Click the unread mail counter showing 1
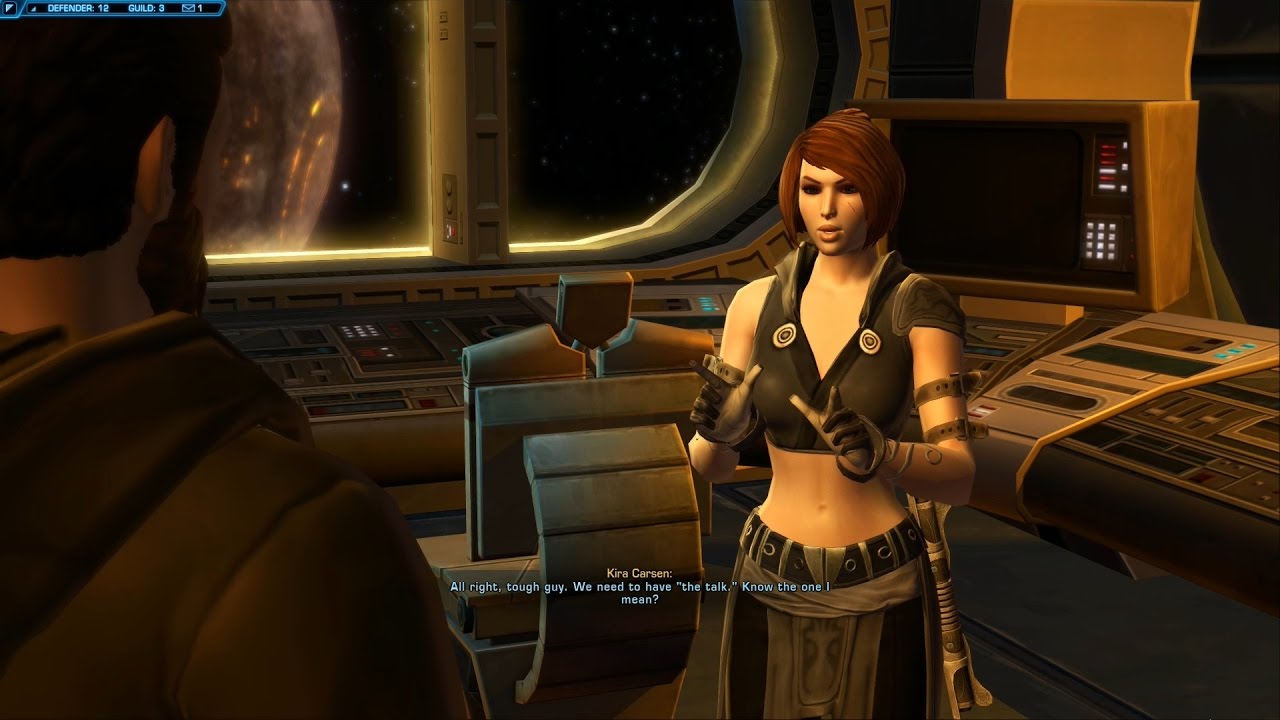 click(x=200, y=8)
